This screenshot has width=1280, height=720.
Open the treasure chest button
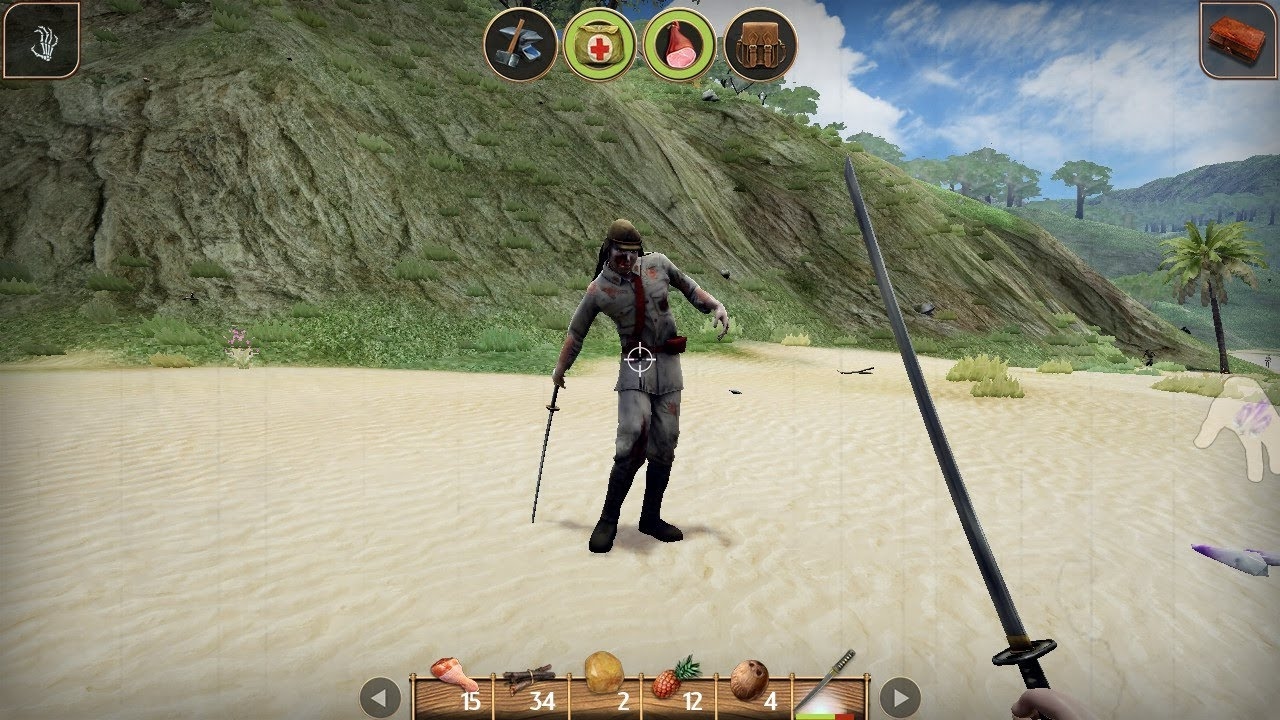1238,39
